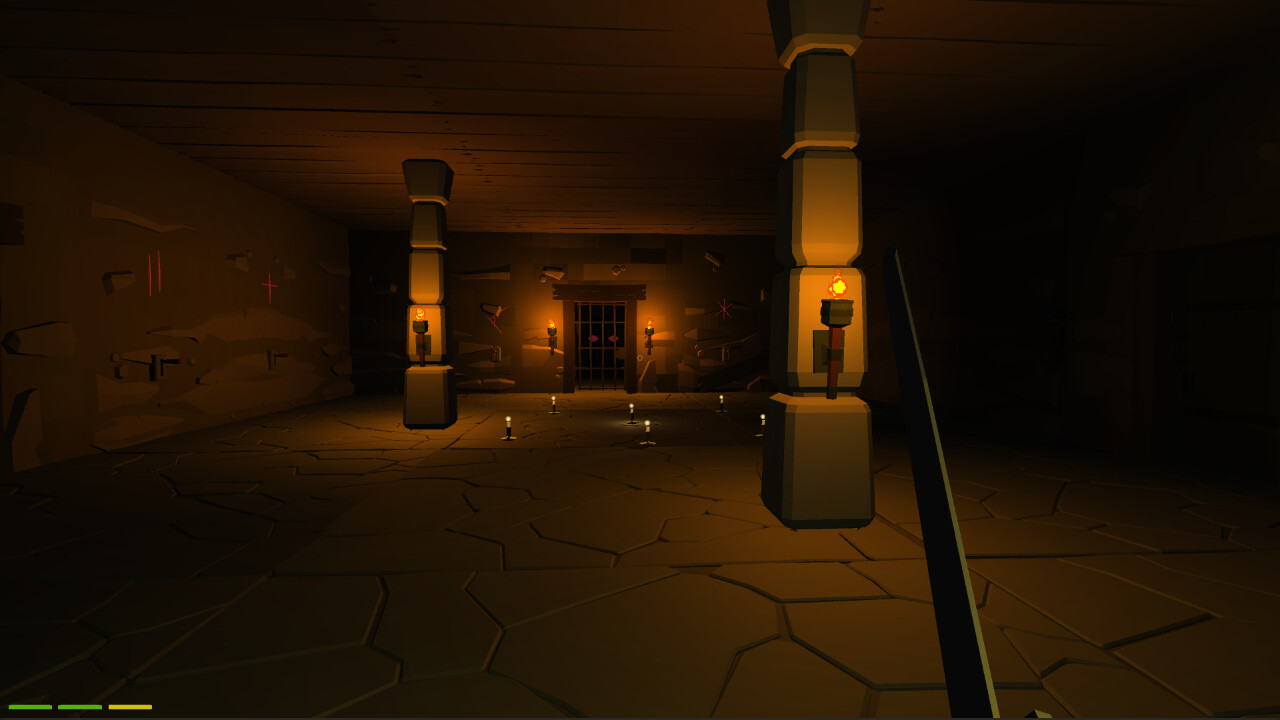Viewport: 1280px width, 720px height.
Task: Select the torch right of the barred gate
Action: point(650,321)
